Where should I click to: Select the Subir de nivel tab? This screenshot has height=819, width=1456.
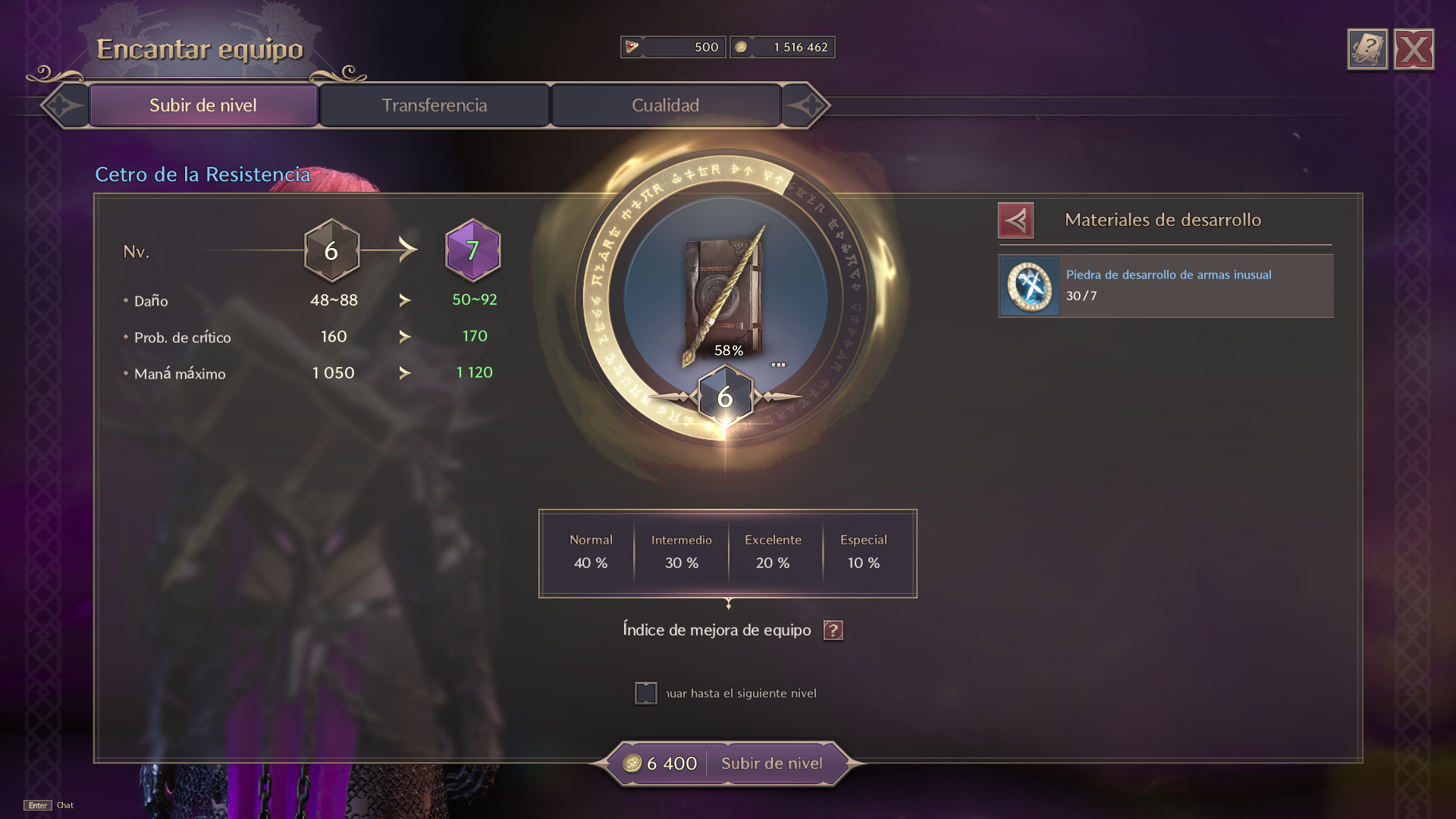pyautogui.click(x=203, y=105)
